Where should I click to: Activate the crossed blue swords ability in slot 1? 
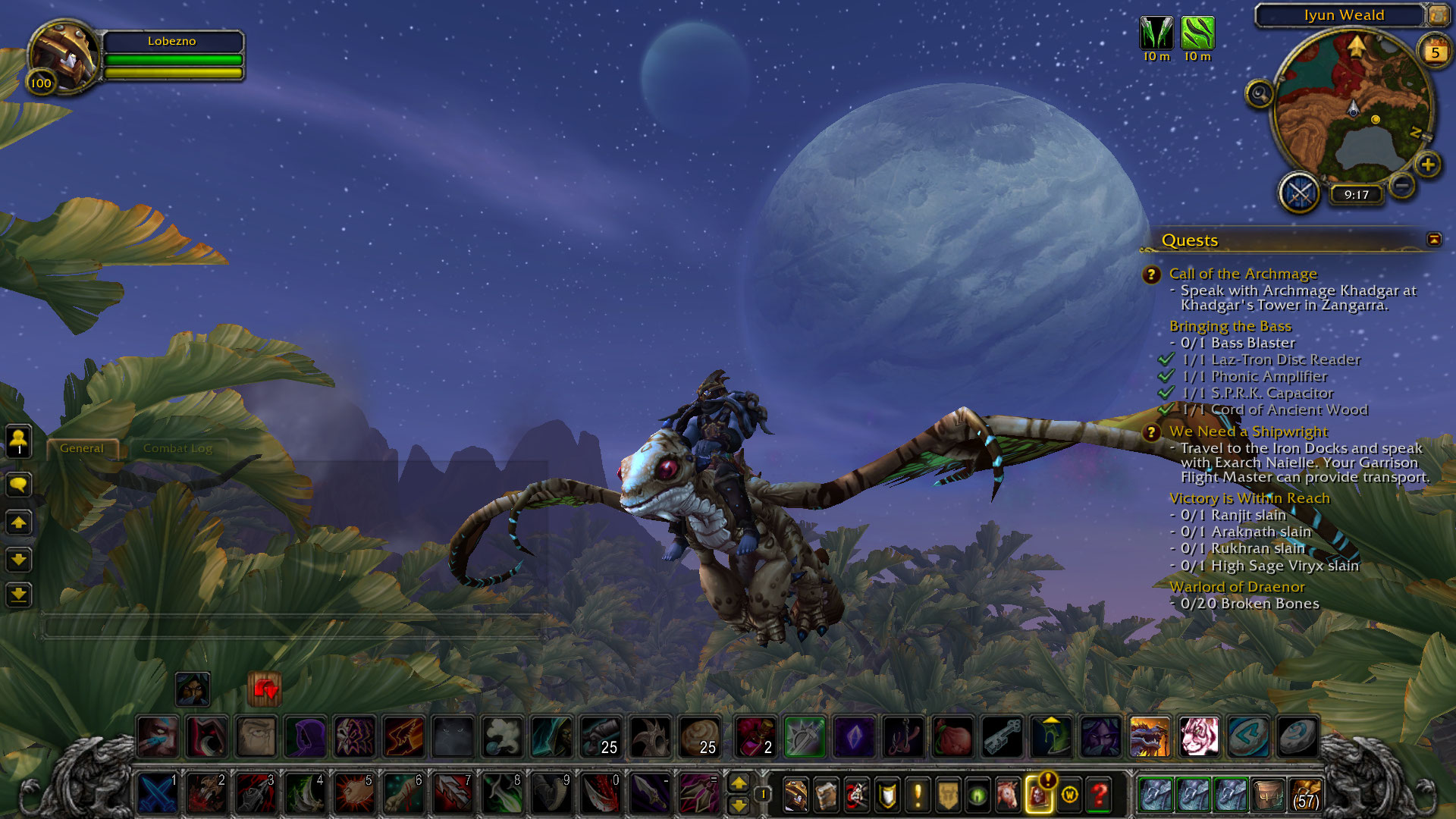click(158, 794)
